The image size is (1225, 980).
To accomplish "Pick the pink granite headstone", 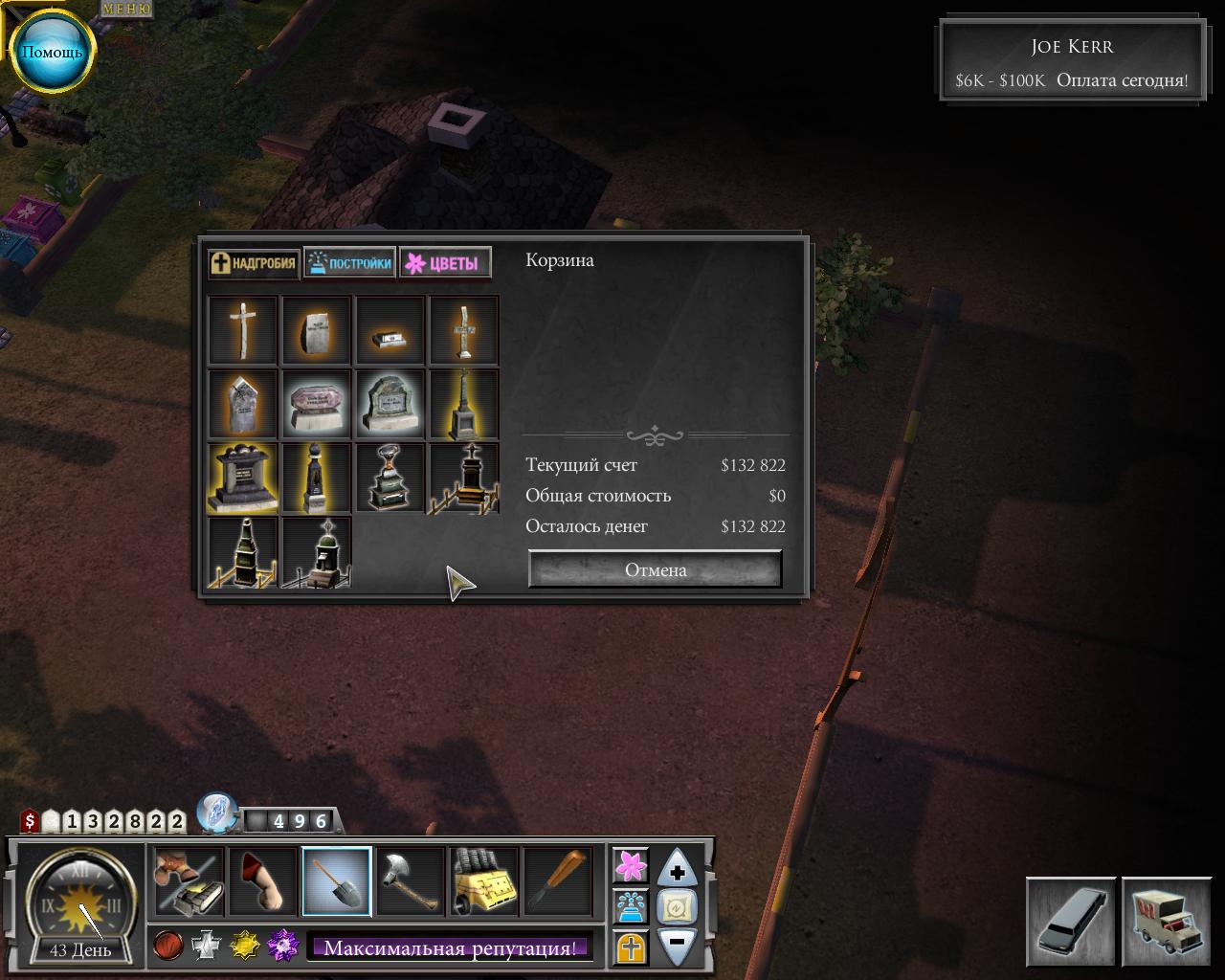I will (x=317, y=404).
